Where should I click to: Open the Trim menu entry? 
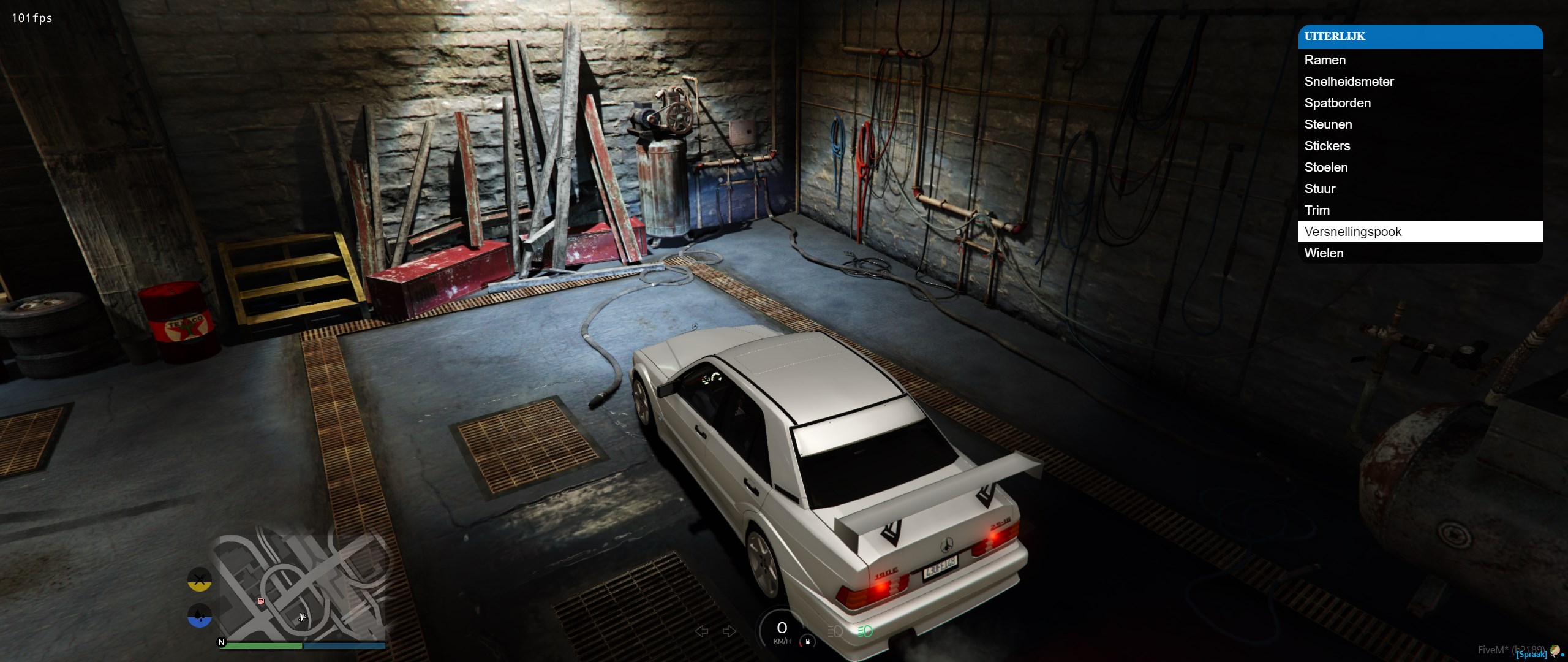tap(1317, 210)
